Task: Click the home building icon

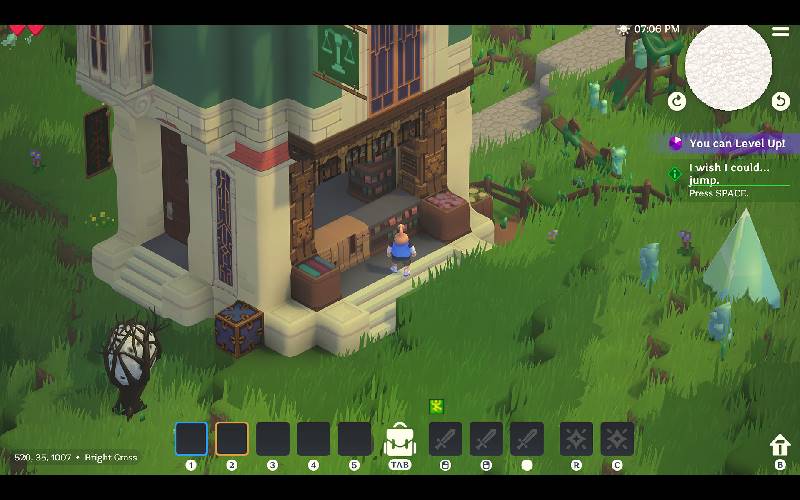Action: [779, 446]
